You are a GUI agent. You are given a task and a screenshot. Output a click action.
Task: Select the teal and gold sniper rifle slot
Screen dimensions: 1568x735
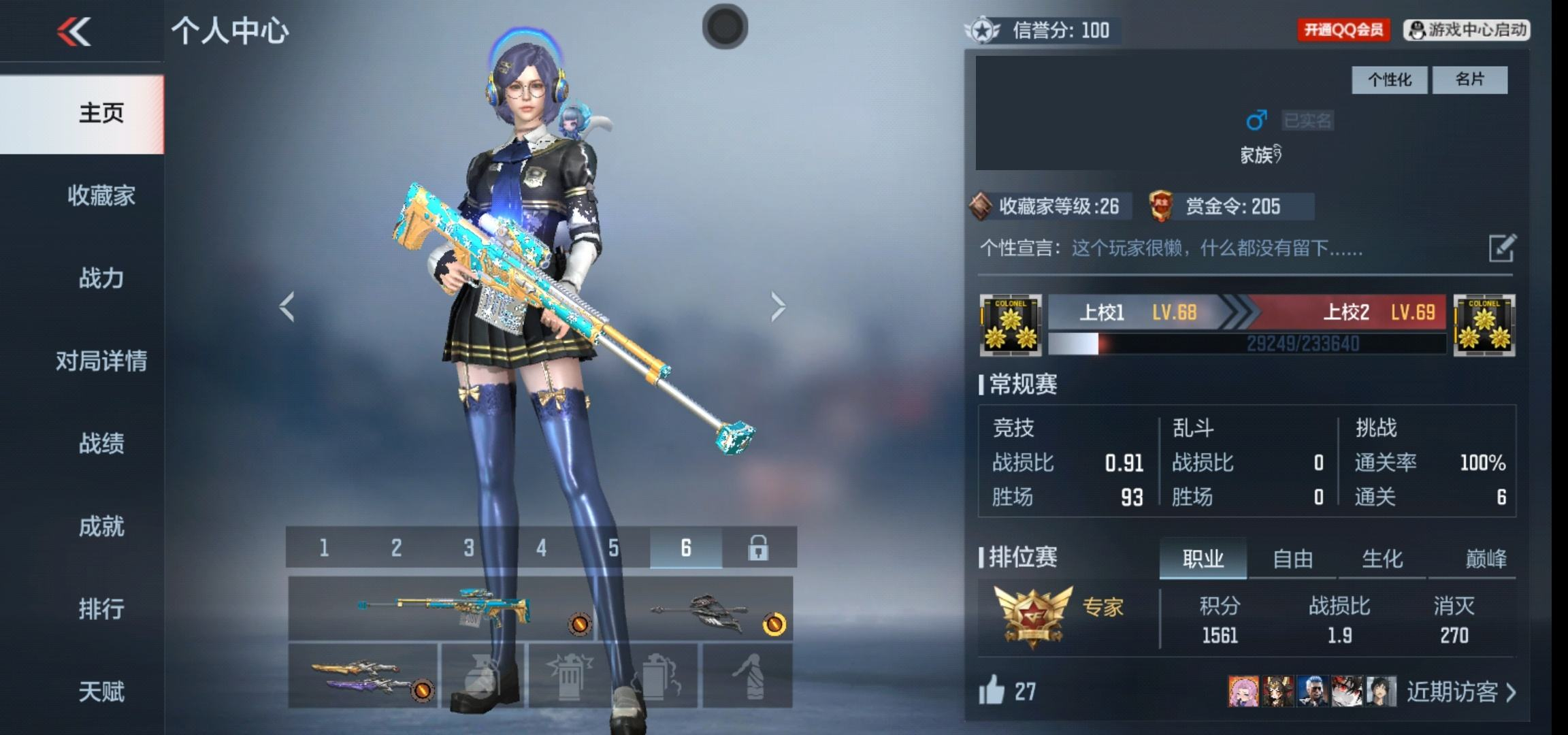442,608
